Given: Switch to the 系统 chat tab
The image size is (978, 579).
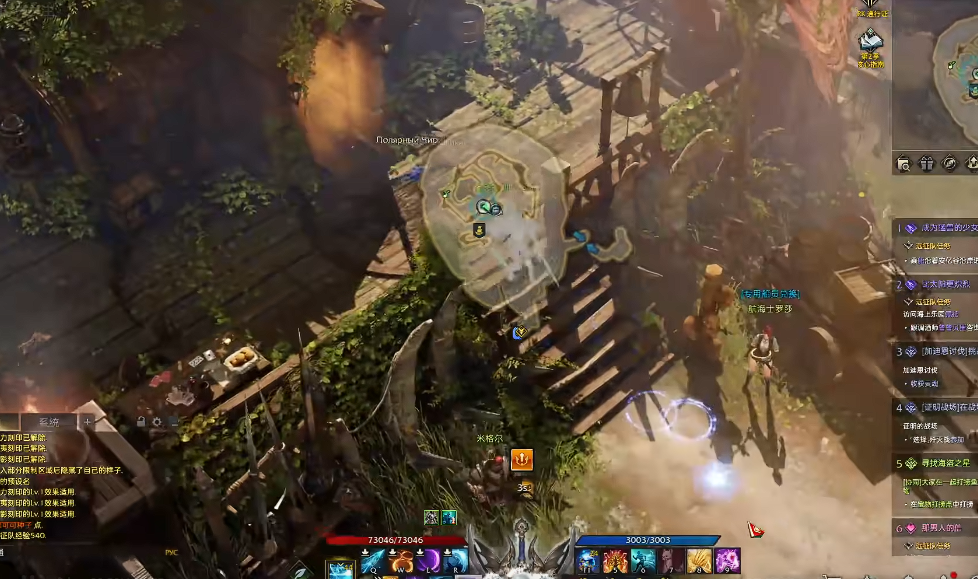Looking at the screenshot, I should (48, 423).
